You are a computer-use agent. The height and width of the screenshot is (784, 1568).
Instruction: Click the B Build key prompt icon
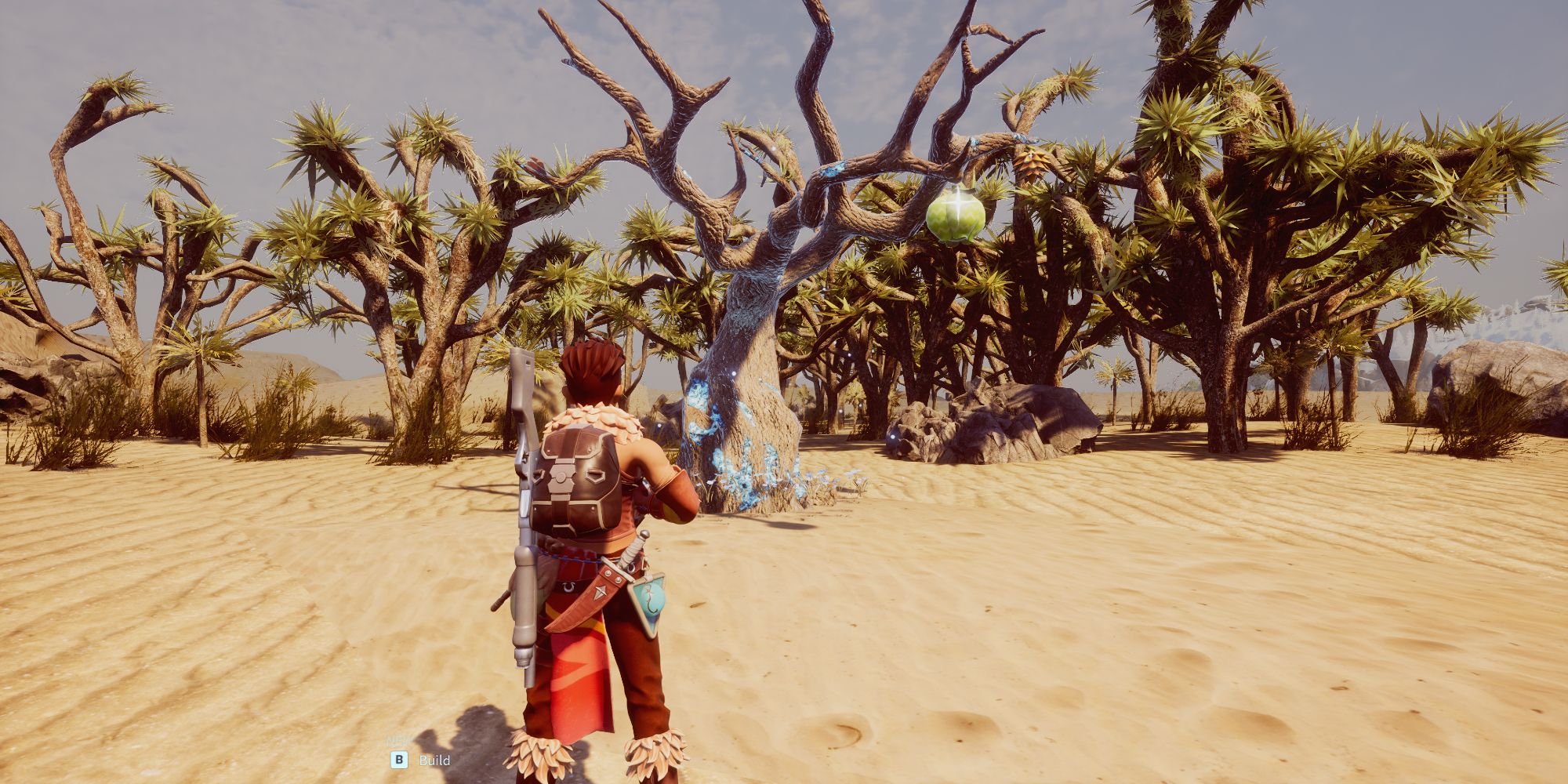pos(399,760)
